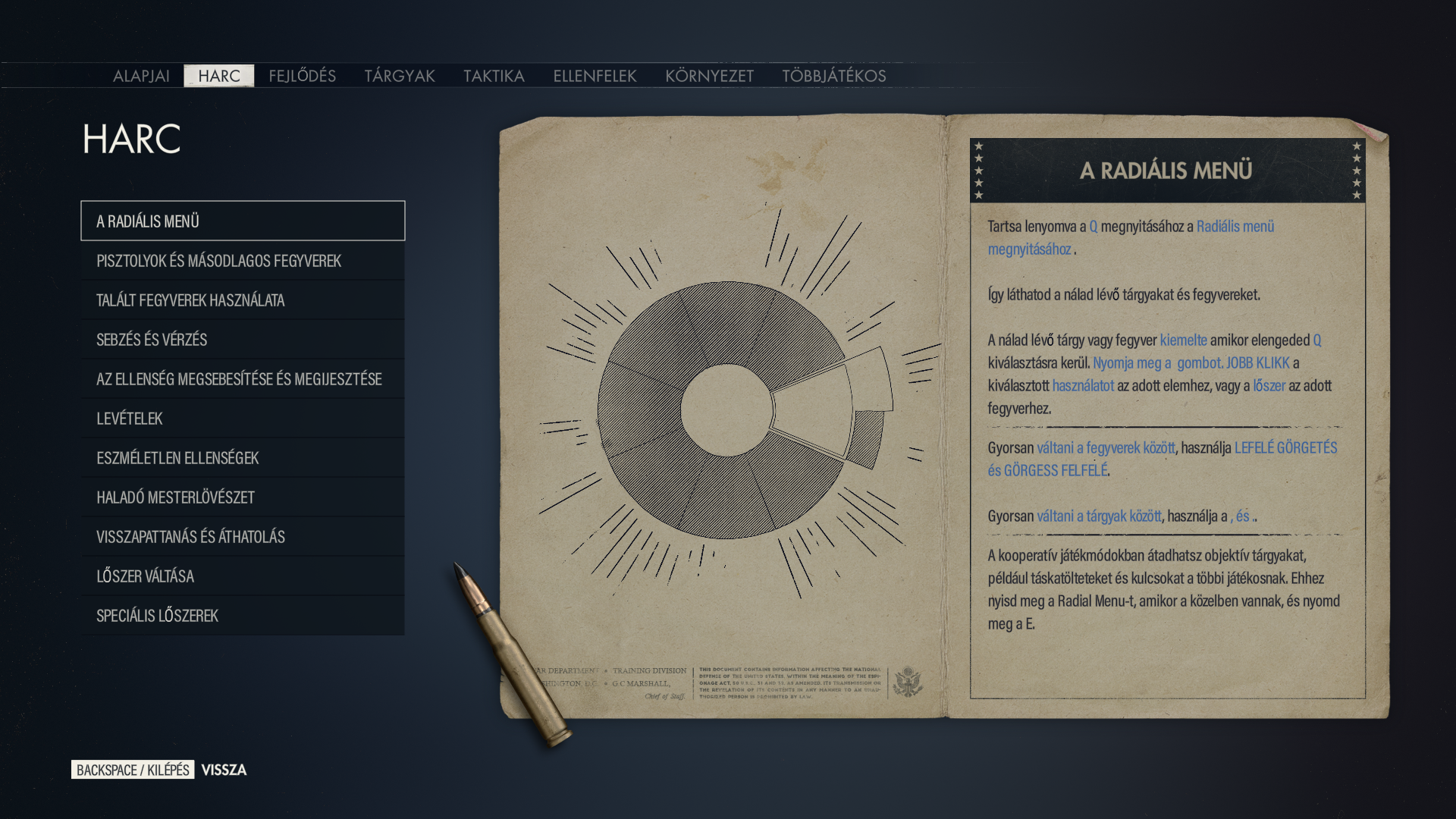Choose the ESZMÉLETLEN ELLENSÉGEK entry

point(243,458)
